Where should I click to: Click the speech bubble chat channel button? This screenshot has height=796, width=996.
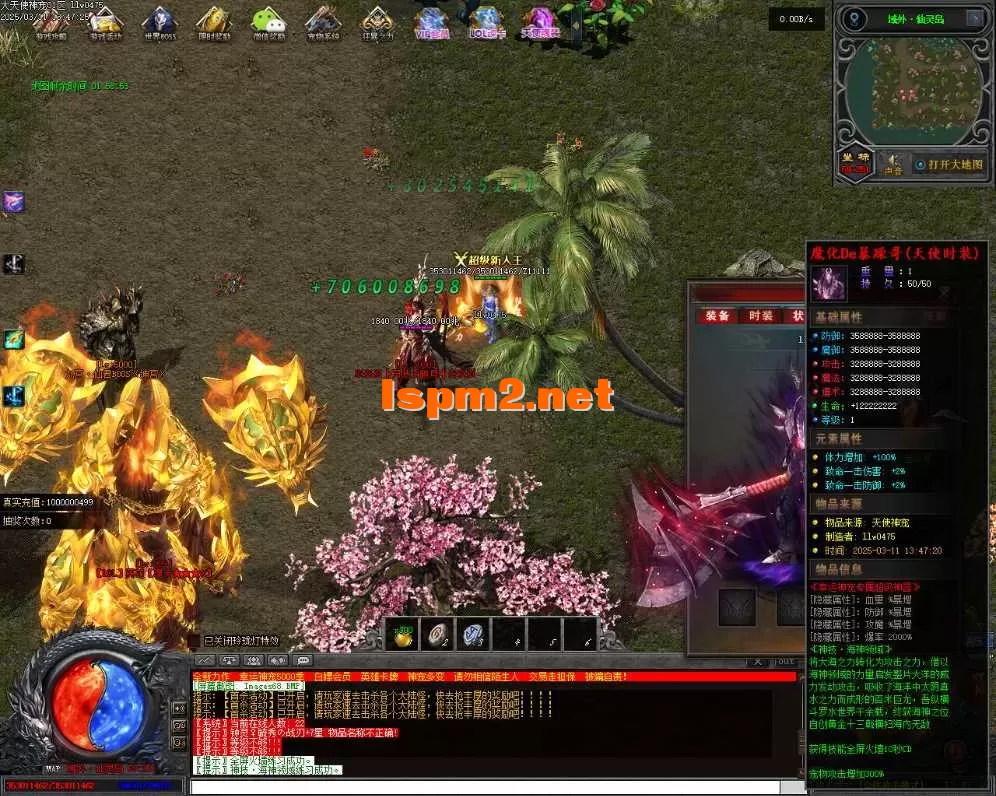pyautogui.click(x=304, y=661)
